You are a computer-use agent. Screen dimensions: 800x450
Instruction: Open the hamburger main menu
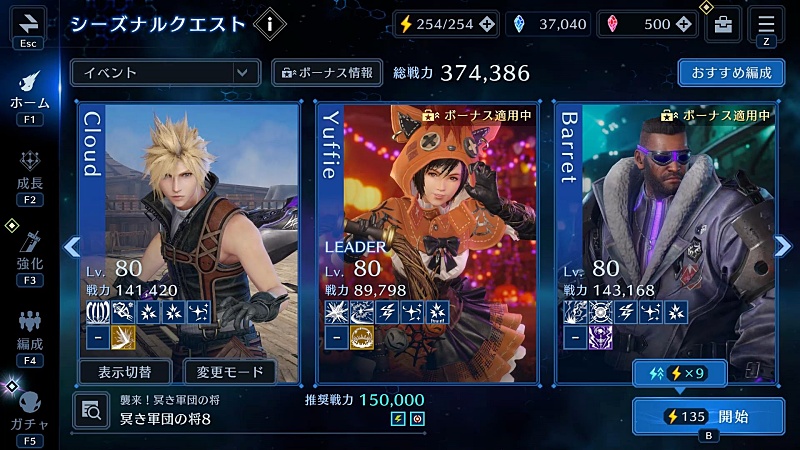766,23
